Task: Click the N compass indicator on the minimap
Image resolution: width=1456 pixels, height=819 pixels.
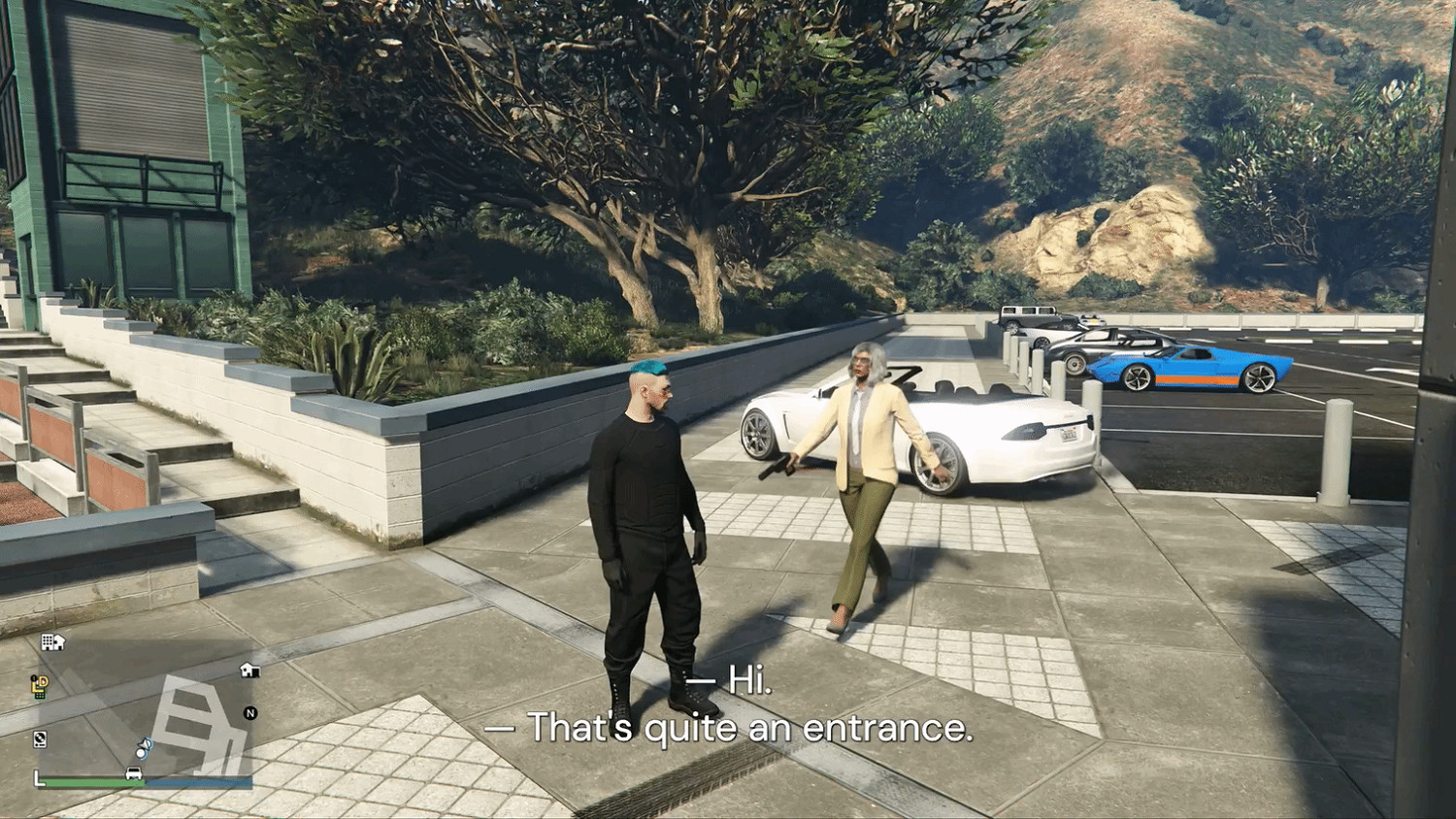Action: pos(251,712)
